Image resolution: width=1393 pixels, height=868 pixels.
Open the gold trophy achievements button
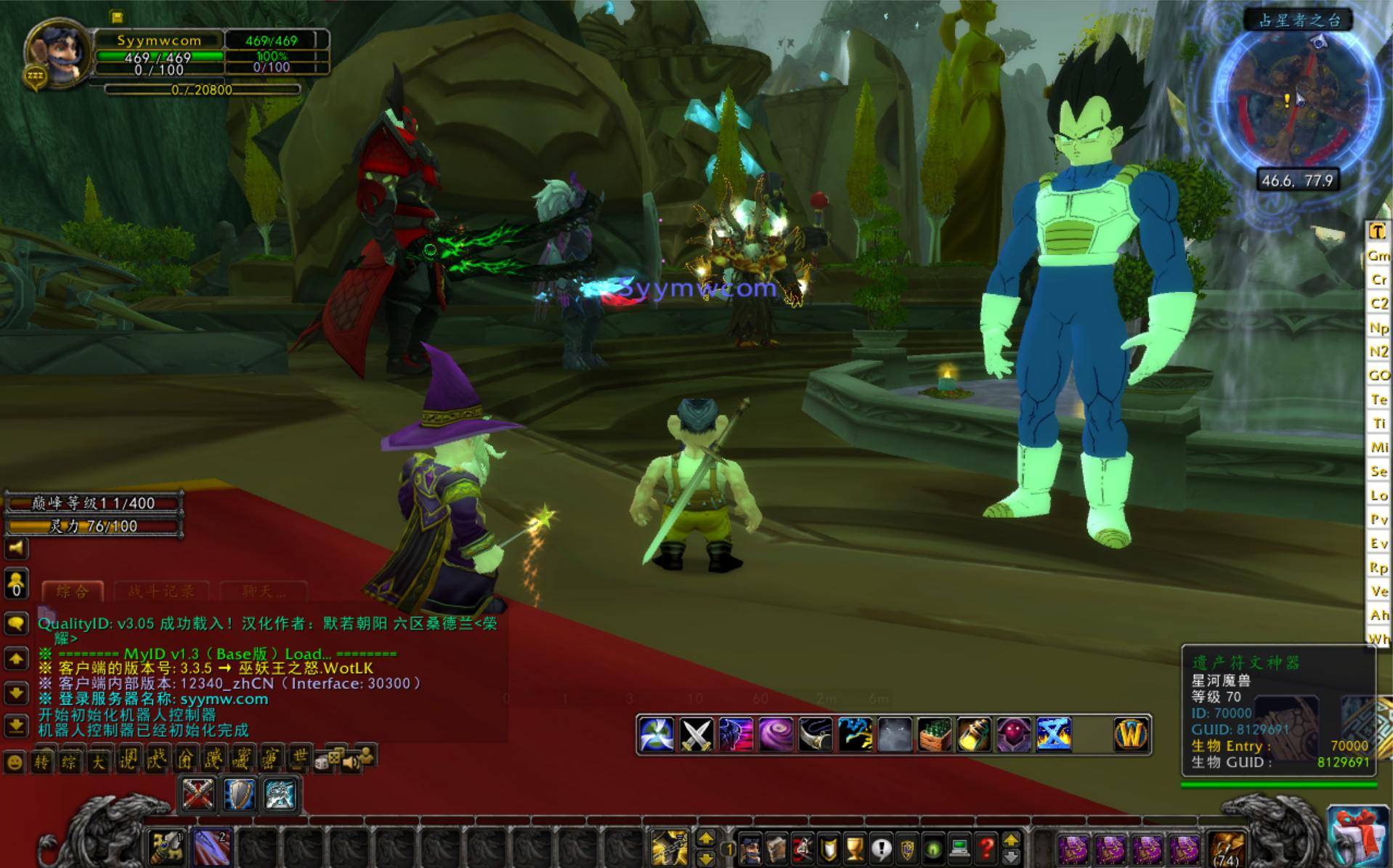click(x=855, y=848)
